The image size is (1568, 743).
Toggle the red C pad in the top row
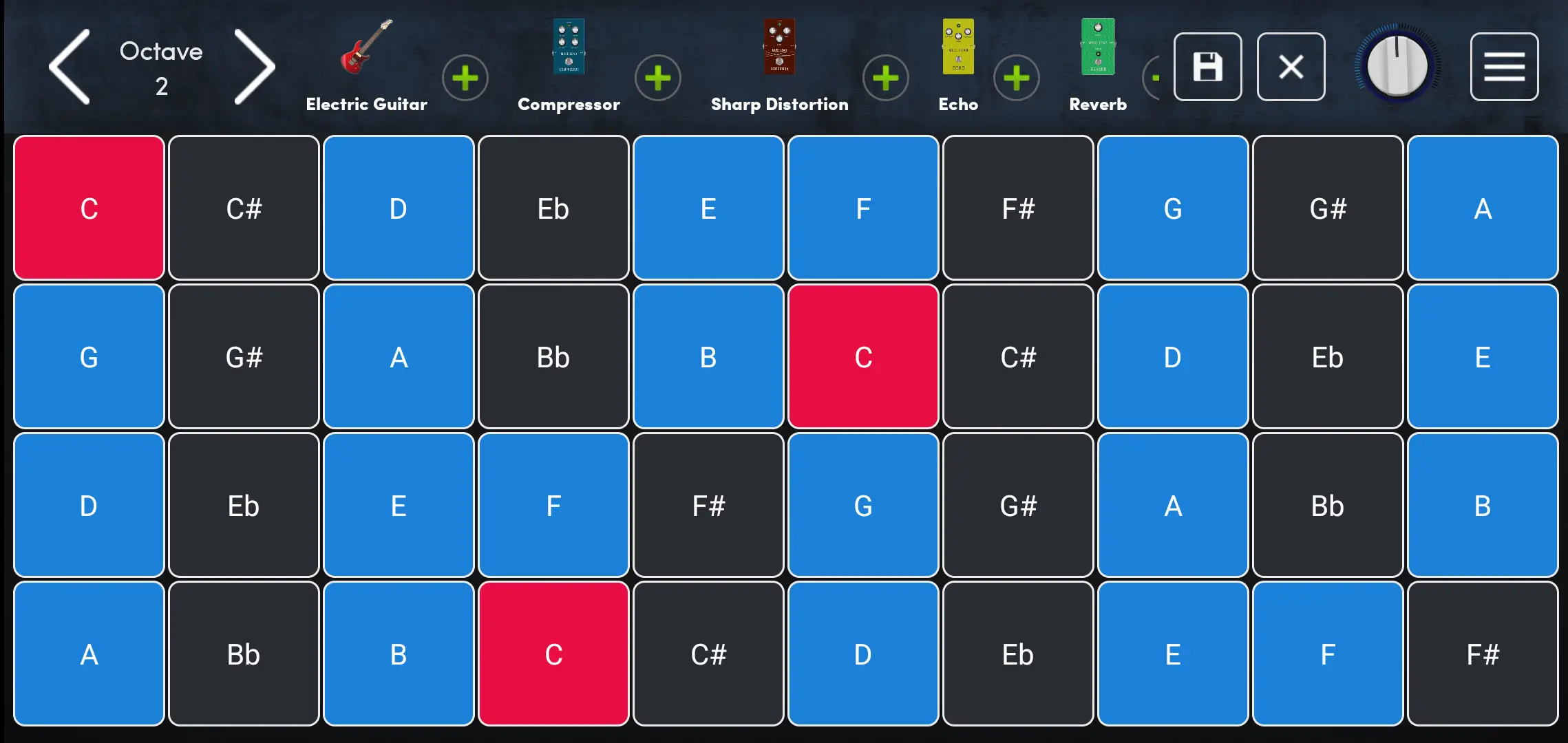point(88,207)
